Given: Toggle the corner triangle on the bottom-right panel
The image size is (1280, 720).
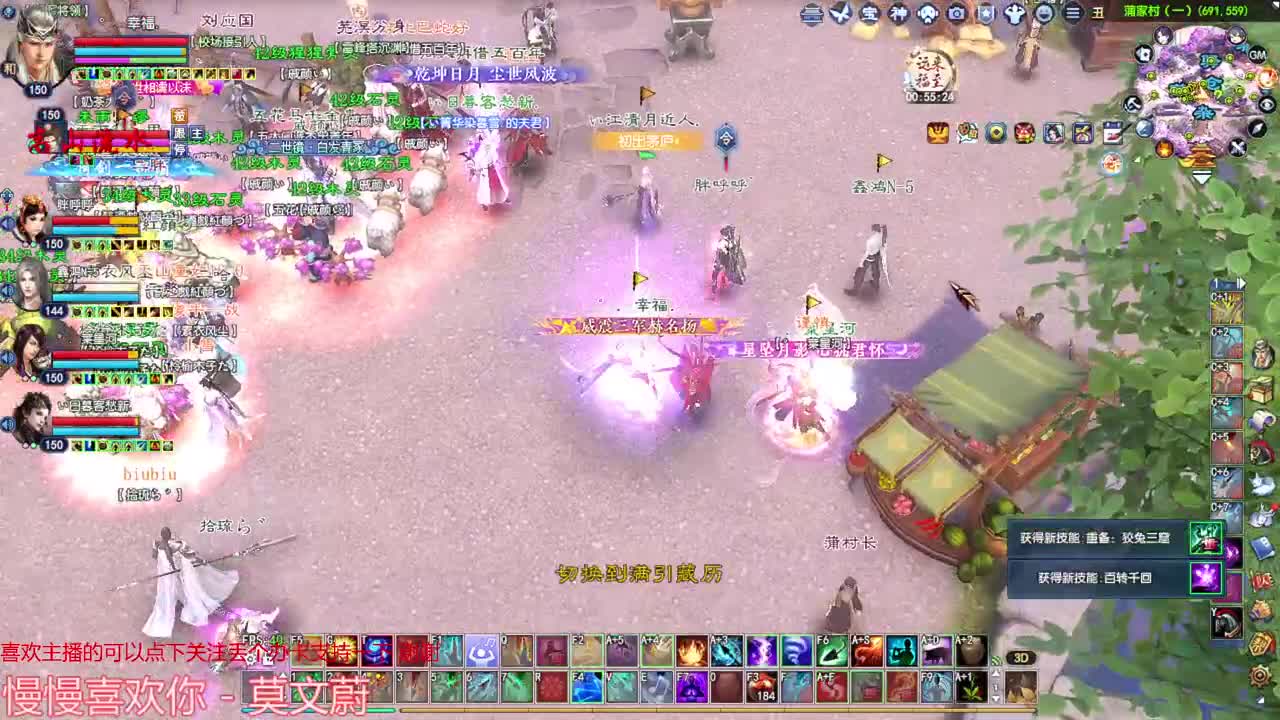Looking at the screenshot, I should [x=1260, y=699].
